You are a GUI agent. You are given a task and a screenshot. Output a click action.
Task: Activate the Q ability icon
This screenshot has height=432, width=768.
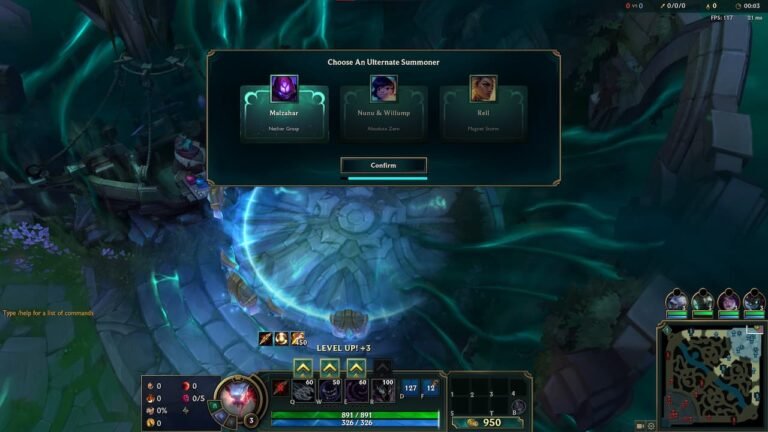tap(303, 391)
